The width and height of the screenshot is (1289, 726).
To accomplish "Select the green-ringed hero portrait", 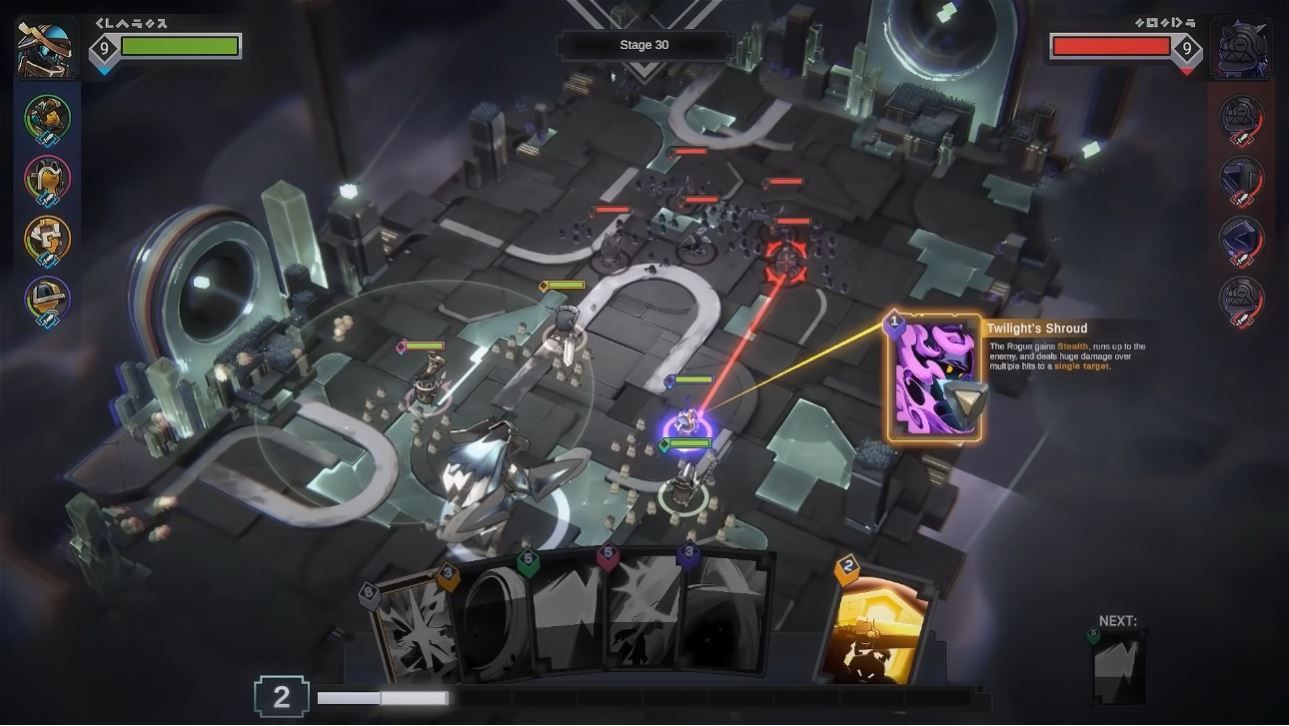I will 47,118.
